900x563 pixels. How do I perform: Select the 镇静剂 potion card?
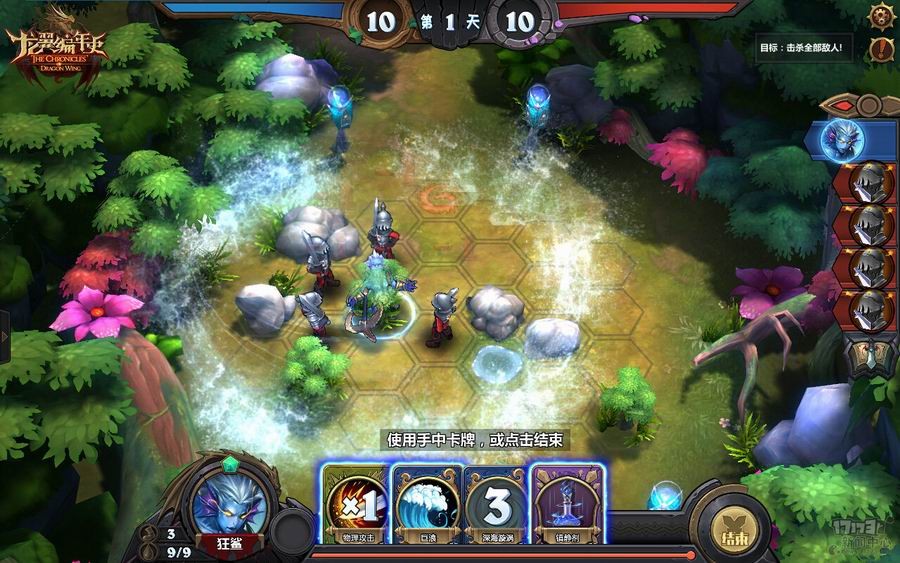pyautogui.click(x=567, y=503)
